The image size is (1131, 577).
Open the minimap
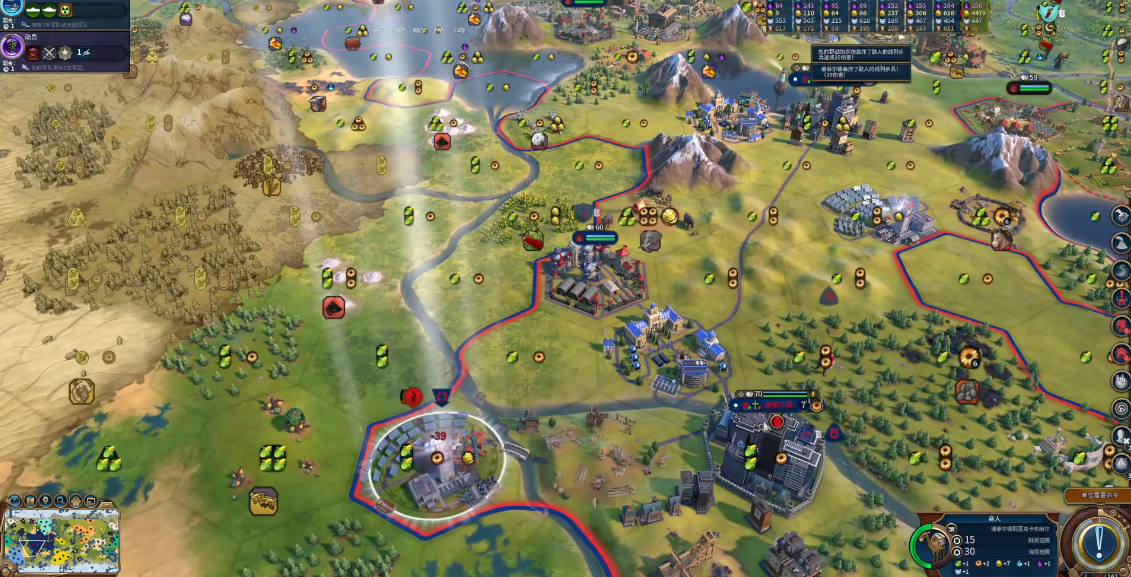click(x=61, y=541)
